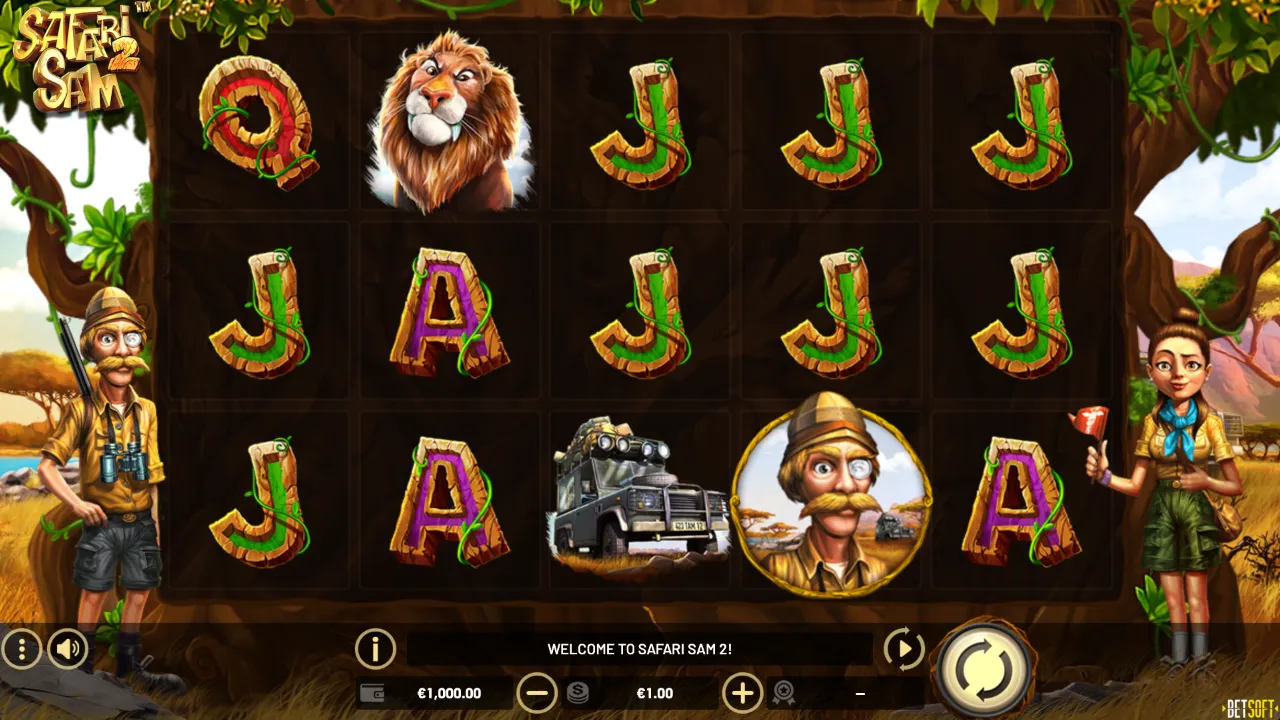This screenshot has width=1280, height=720.
Task: Open the autoplay spin options icon
Action: 903,649
